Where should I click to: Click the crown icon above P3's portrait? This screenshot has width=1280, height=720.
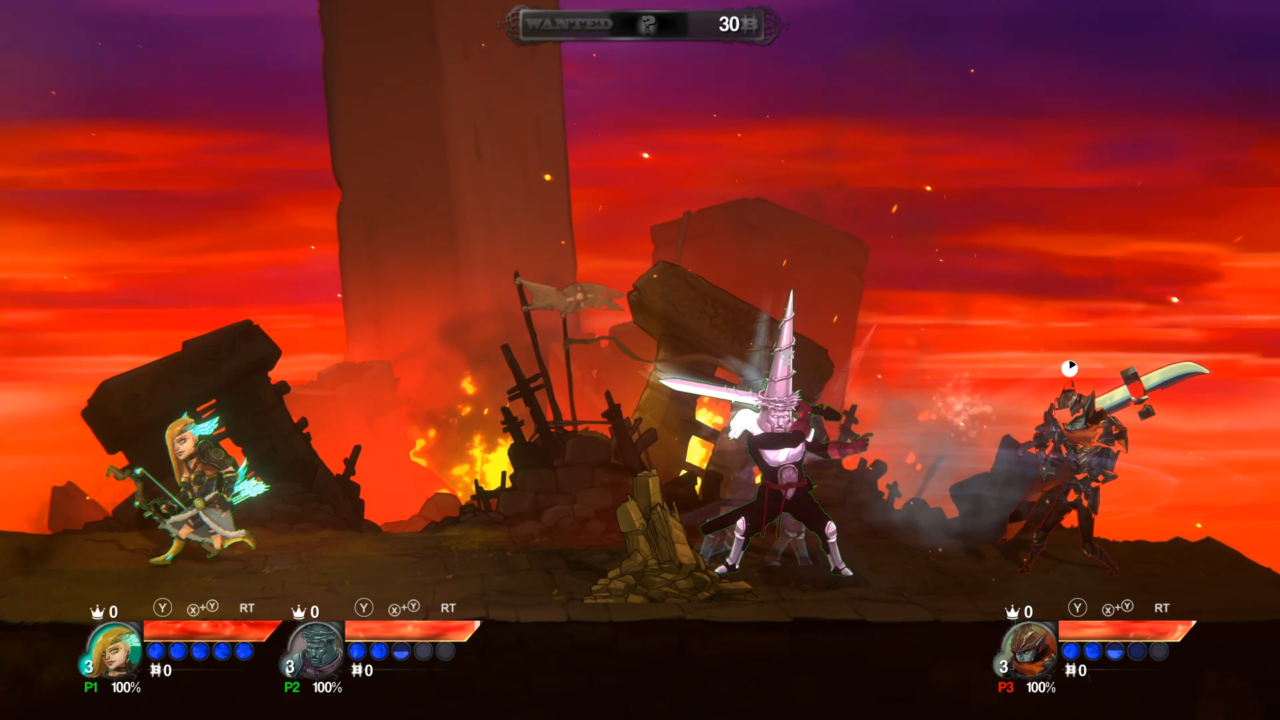point(1013,612)
